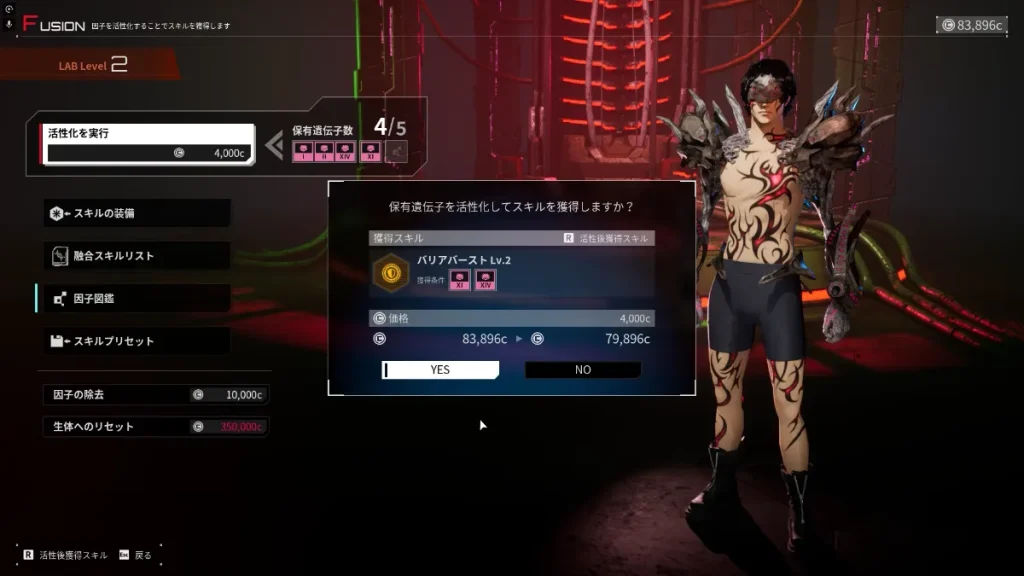The height and width of the screenshot is (576, 1024).
Task: Choose 生体へのリセット for 350,000c
Action: (x=155, y=427)
